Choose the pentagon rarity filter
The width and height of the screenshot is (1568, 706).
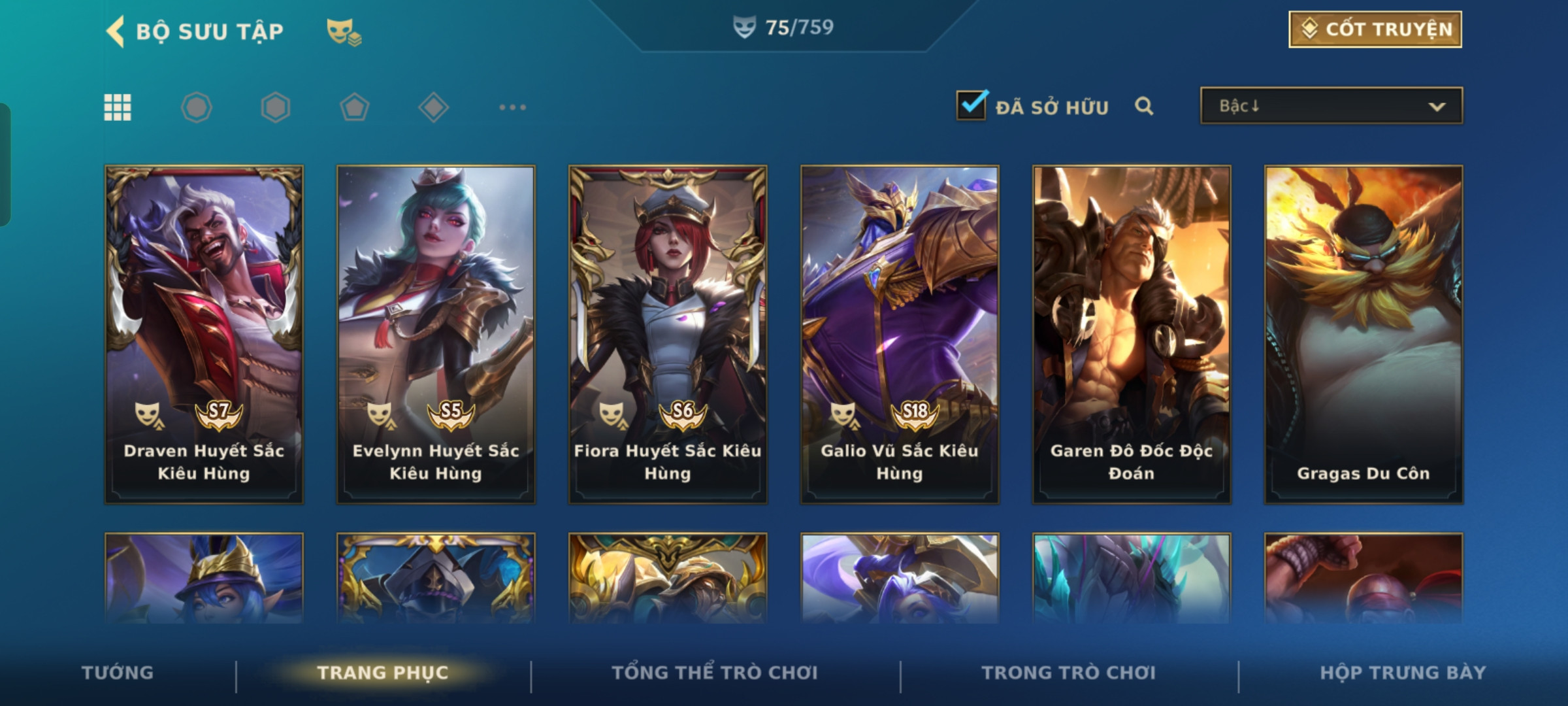click(x=354, y=107)
